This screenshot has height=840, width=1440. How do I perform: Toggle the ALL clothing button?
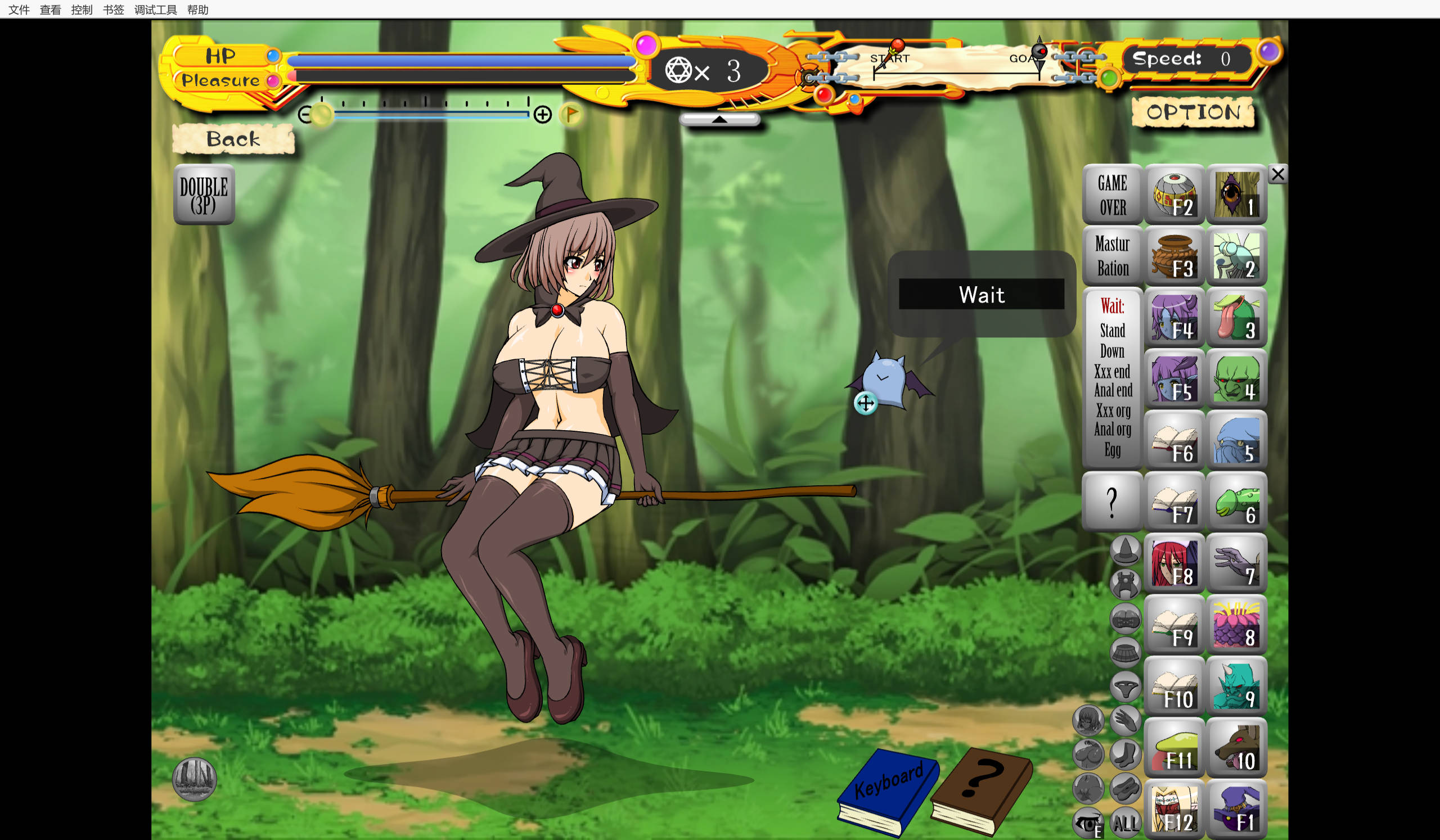(x=1125, y=823)
